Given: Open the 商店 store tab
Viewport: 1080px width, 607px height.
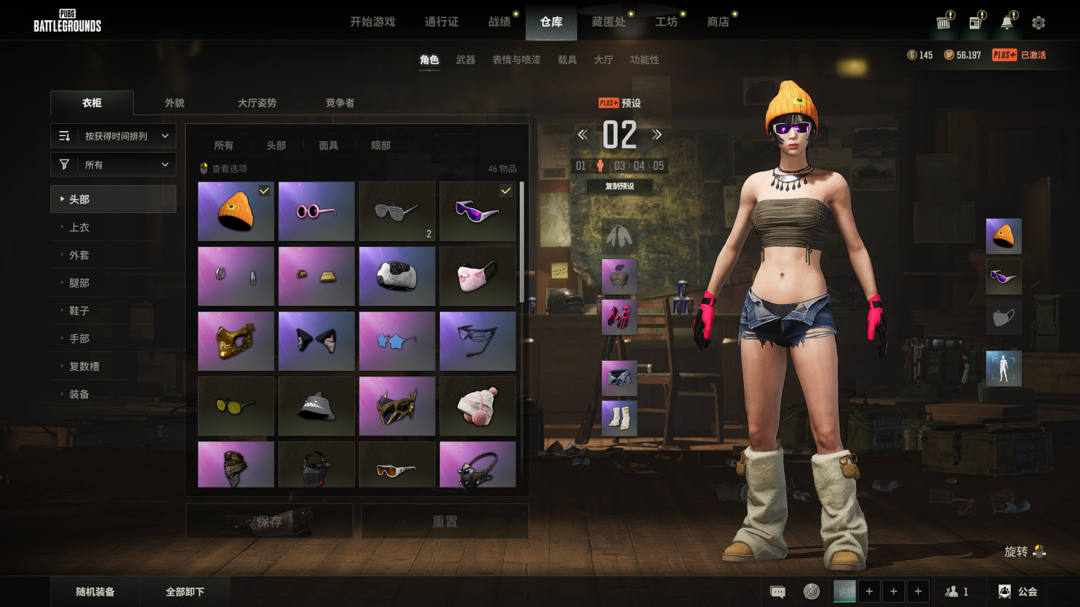Looking at the screenshot, I should (x=718, y=22).
